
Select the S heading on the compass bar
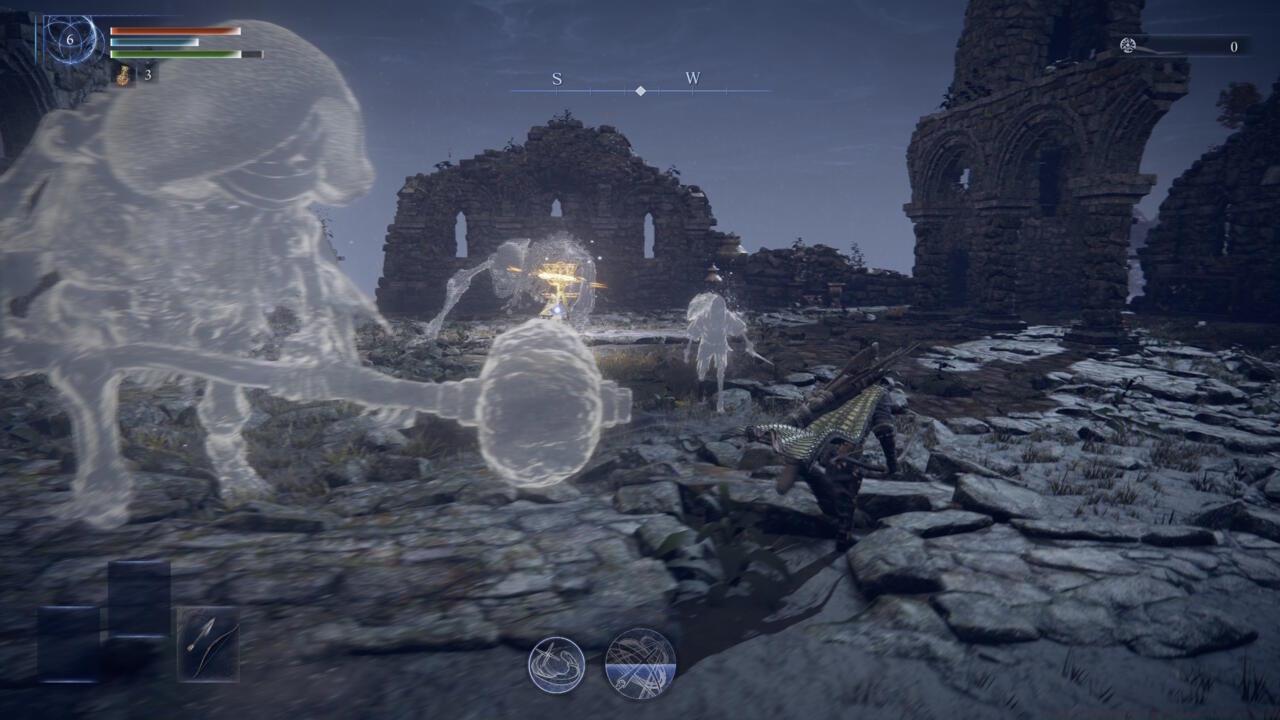[557, 77]
